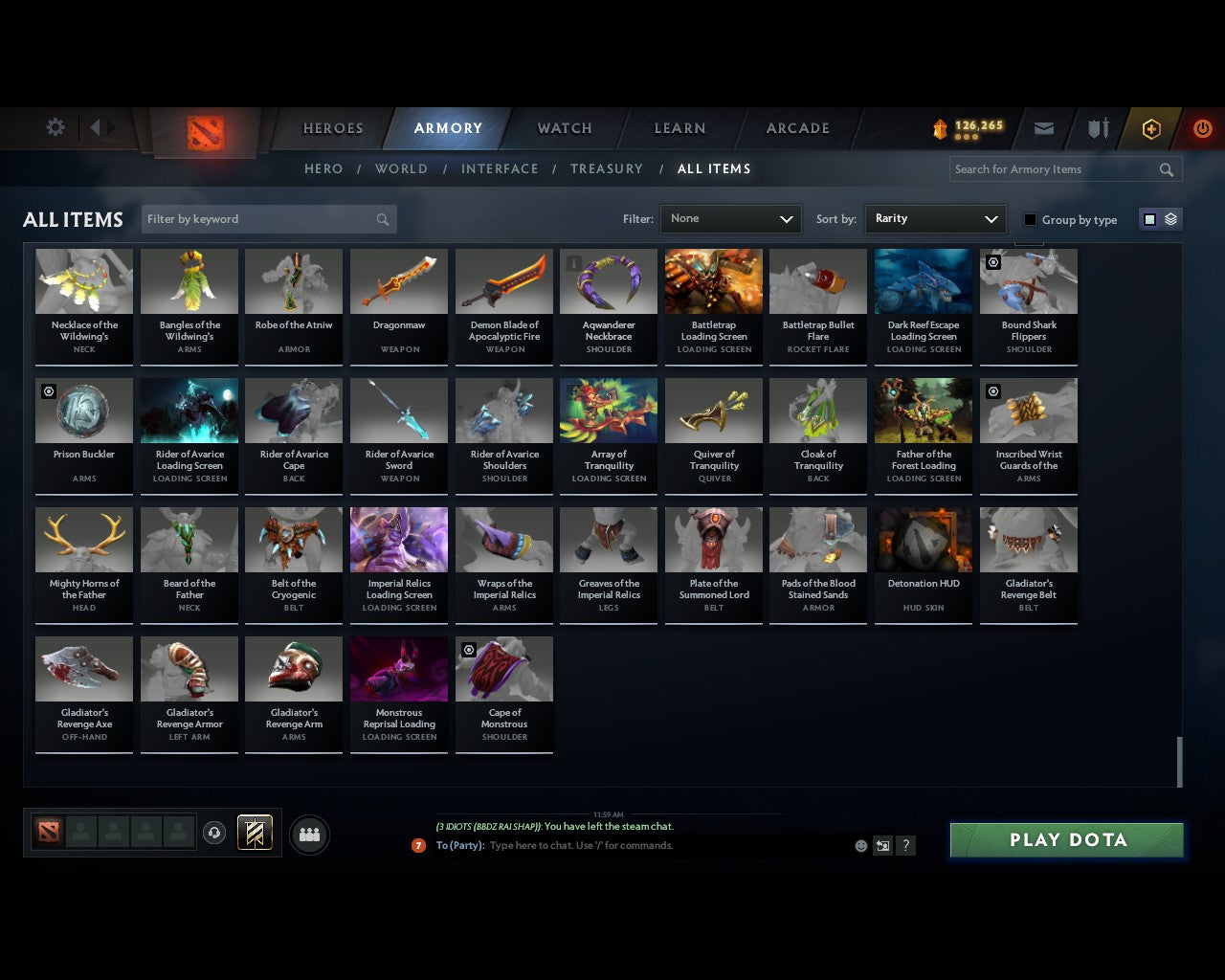1225x980 pixels.
Task: Select the headset voice chat icon
Action: 214,833
